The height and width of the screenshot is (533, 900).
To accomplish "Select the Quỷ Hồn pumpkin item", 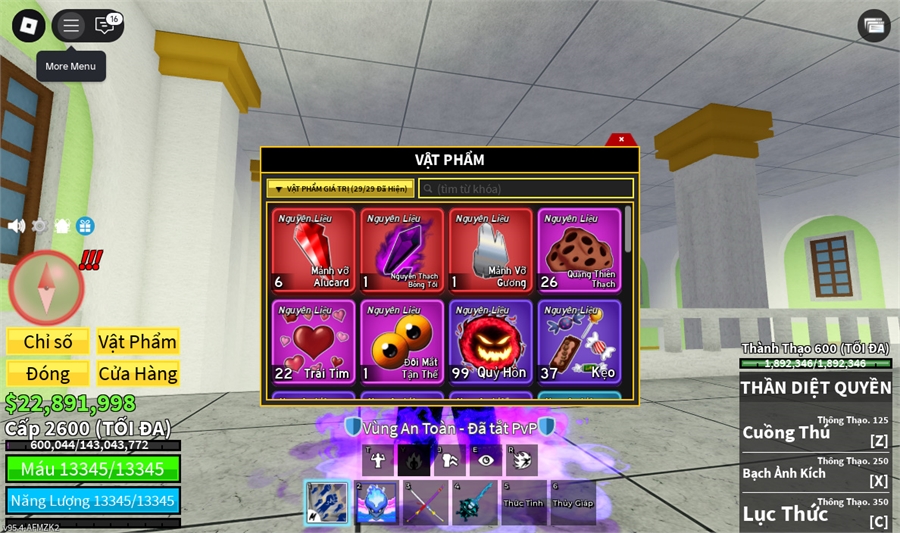I will (x=490, y=342).
